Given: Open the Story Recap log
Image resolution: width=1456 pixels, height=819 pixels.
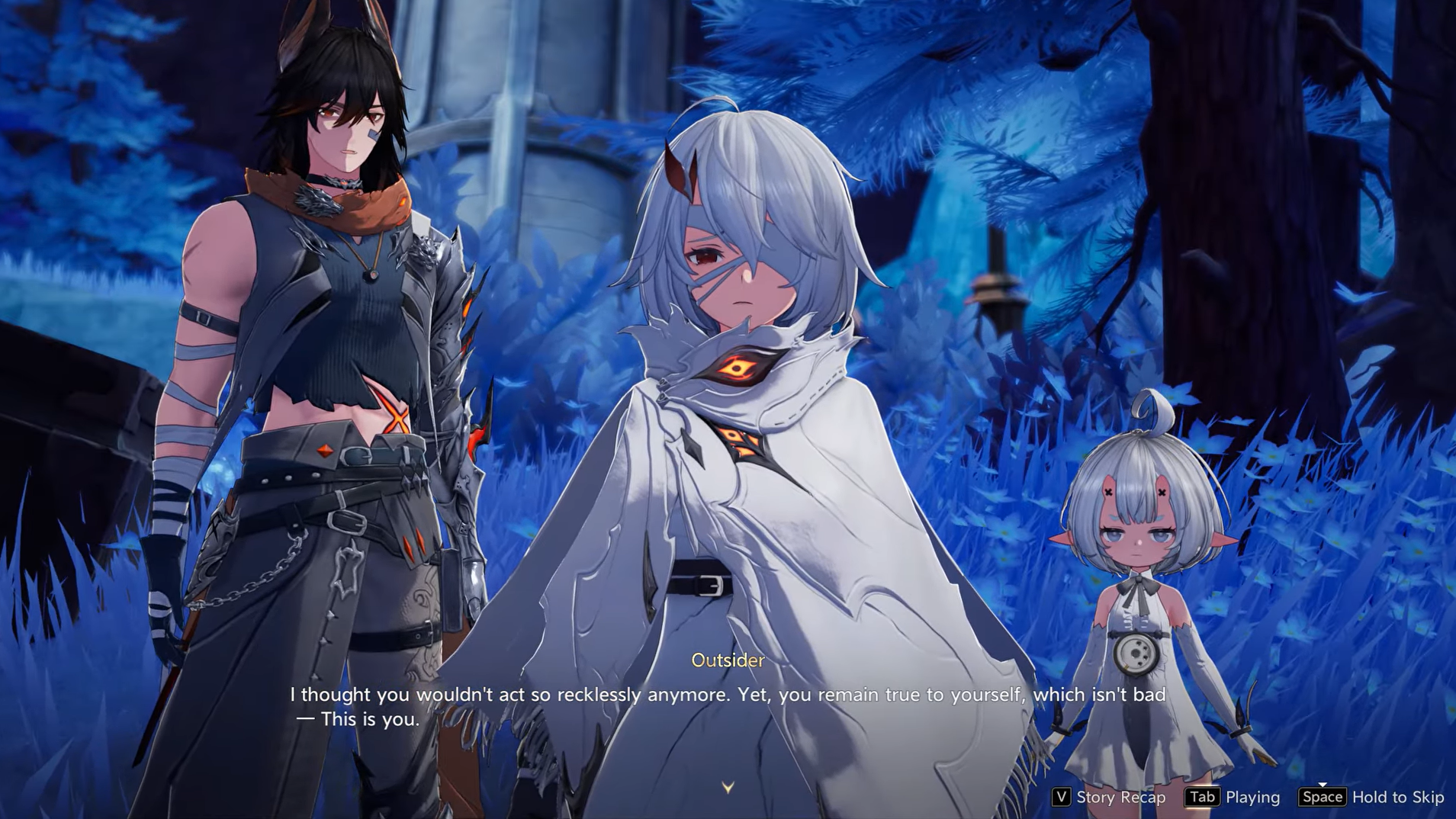Looking at the screenshot, I should (1110, 797).
